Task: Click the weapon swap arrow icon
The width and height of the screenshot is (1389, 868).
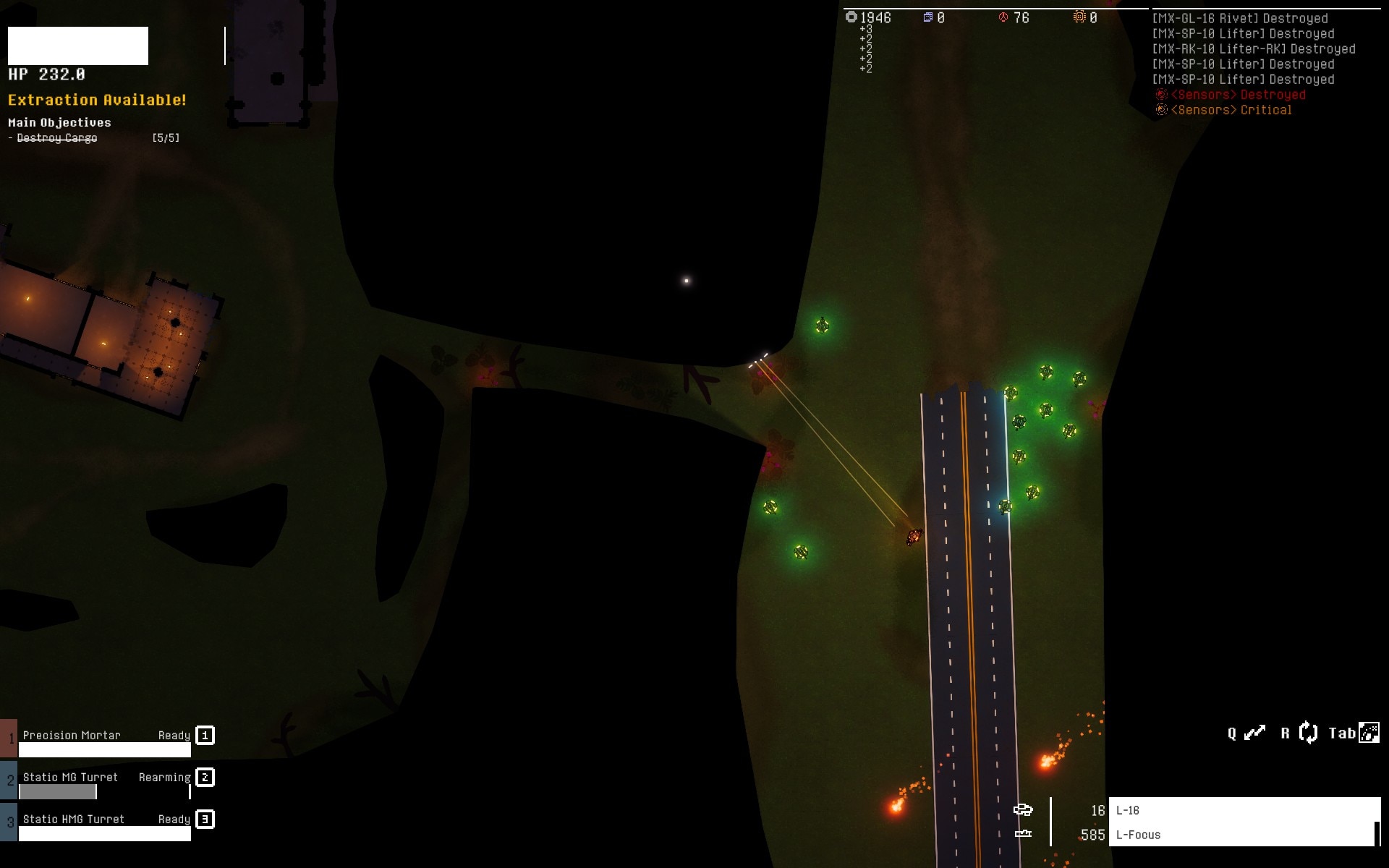Action: [1254, 733]
